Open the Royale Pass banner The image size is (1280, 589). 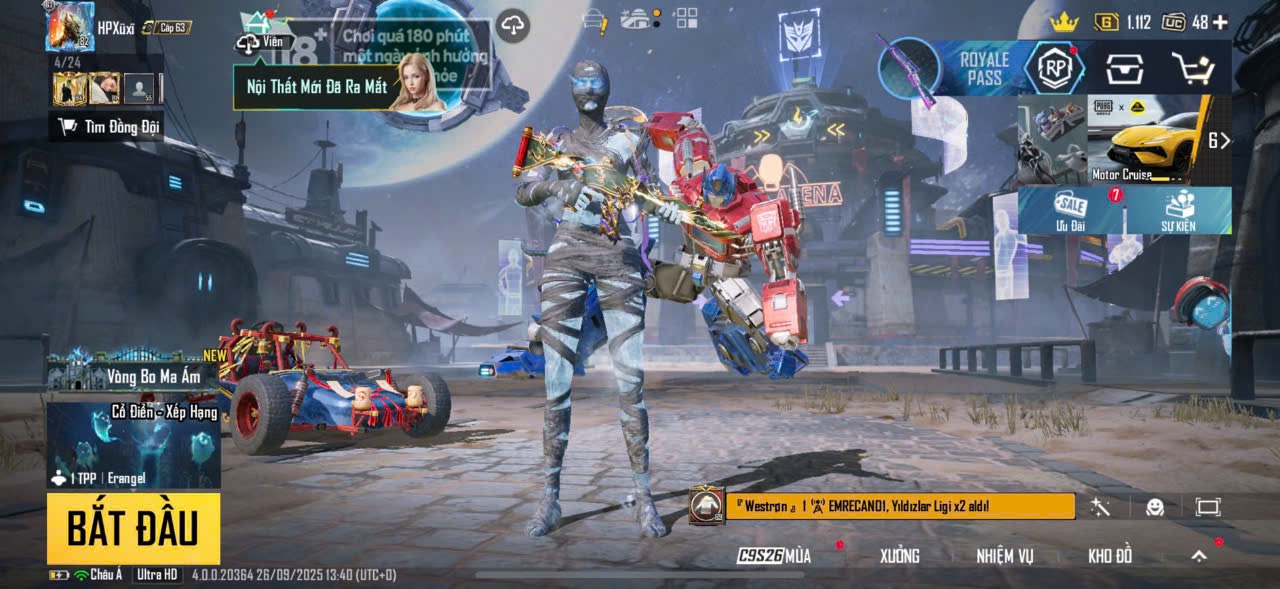(985, 70)
